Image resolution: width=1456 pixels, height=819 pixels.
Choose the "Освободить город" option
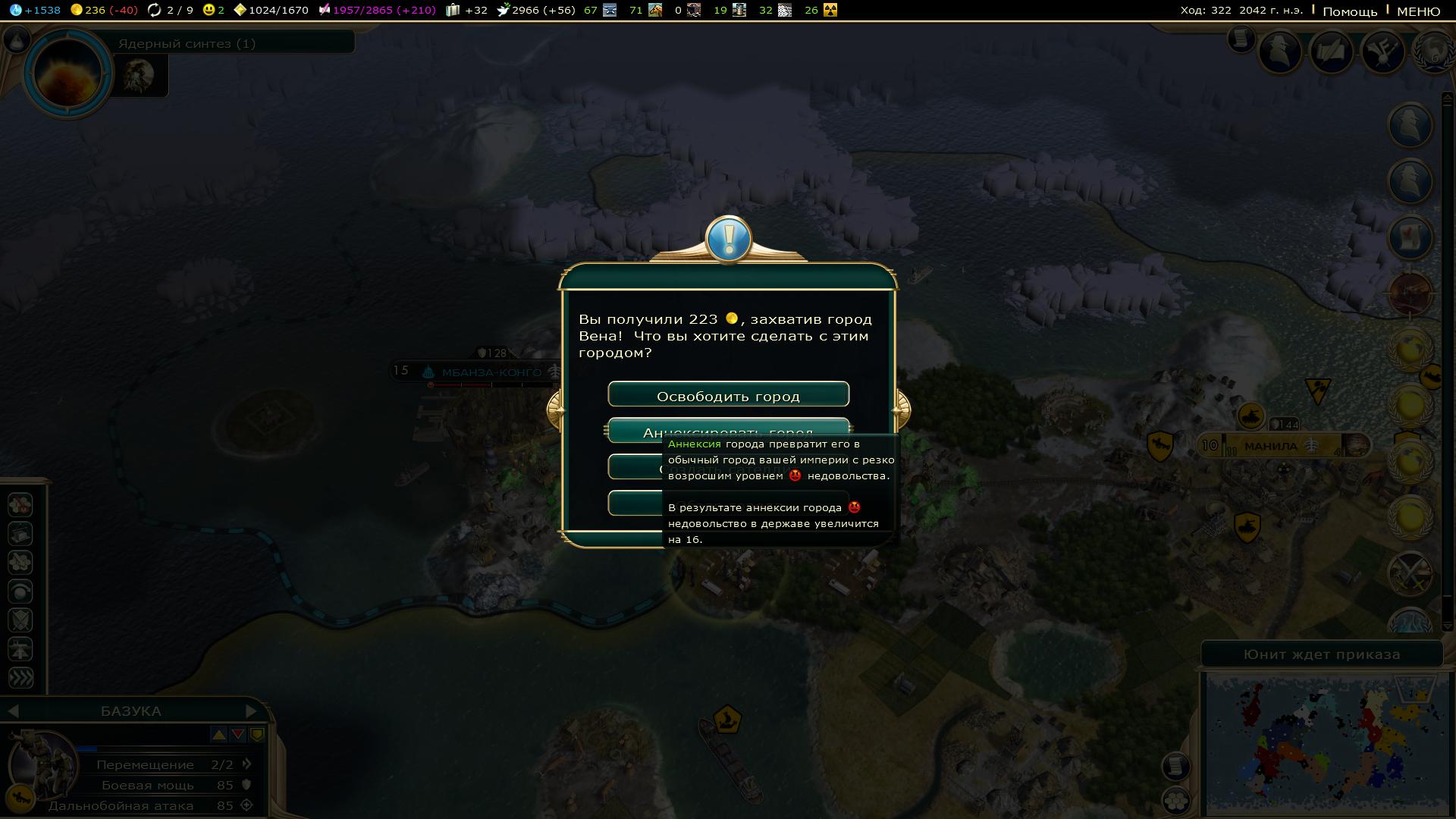tap(728, 395)
